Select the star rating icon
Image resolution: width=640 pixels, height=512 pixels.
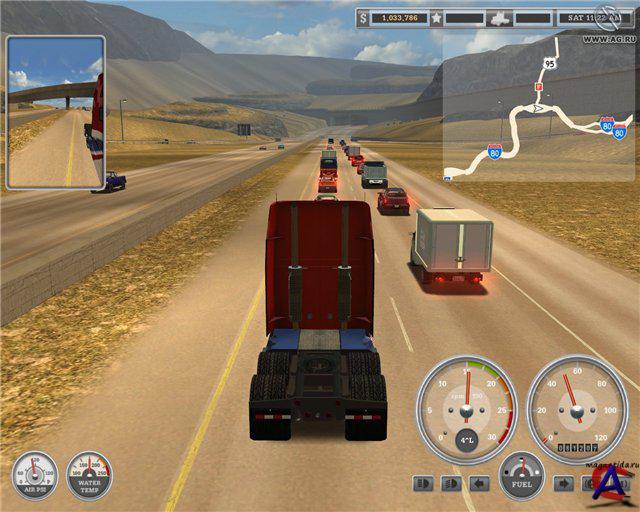[436, 18]
